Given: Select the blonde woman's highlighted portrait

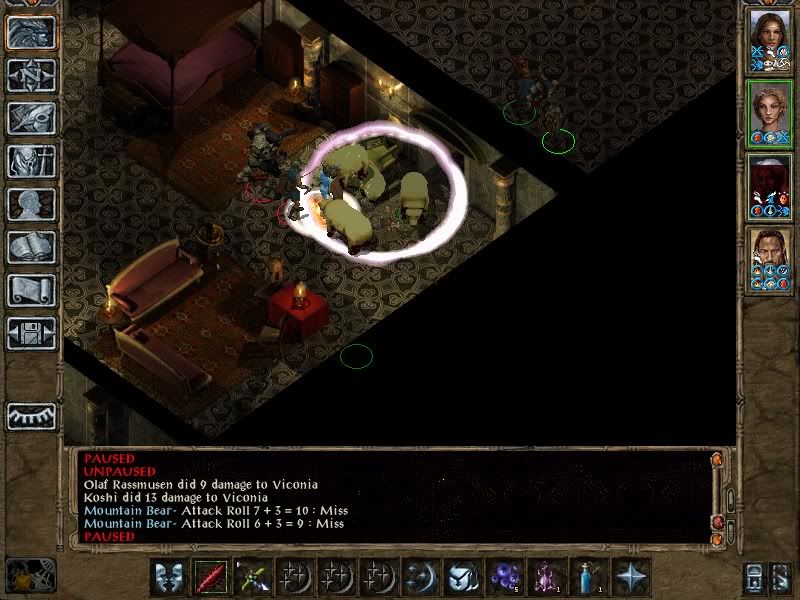Looking at the screenshot, I should pos(770,113).
